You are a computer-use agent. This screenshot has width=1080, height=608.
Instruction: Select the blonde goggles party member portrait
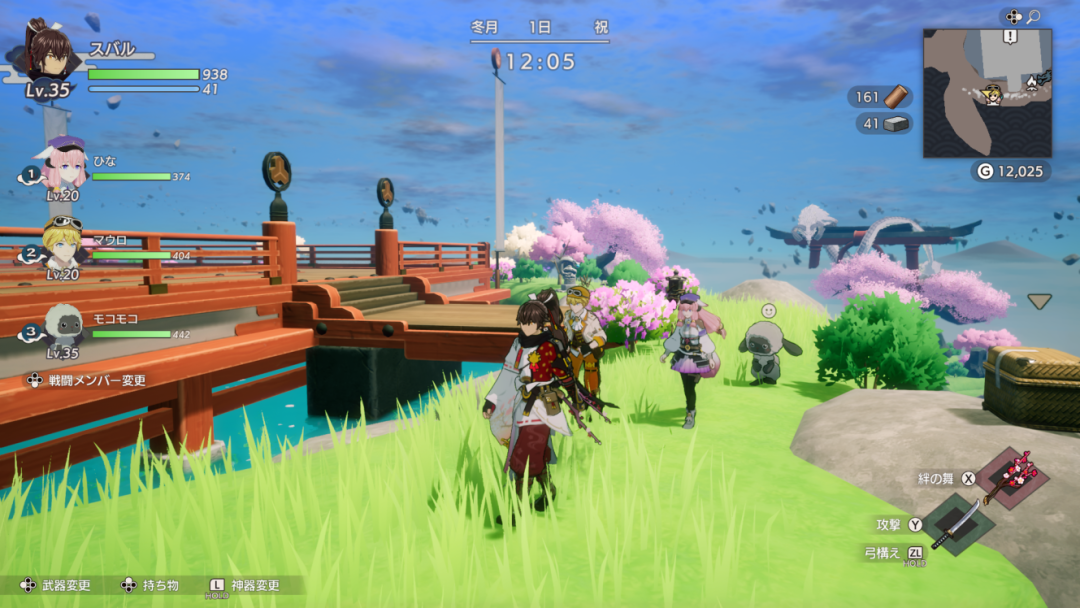[x=62, y=246]
